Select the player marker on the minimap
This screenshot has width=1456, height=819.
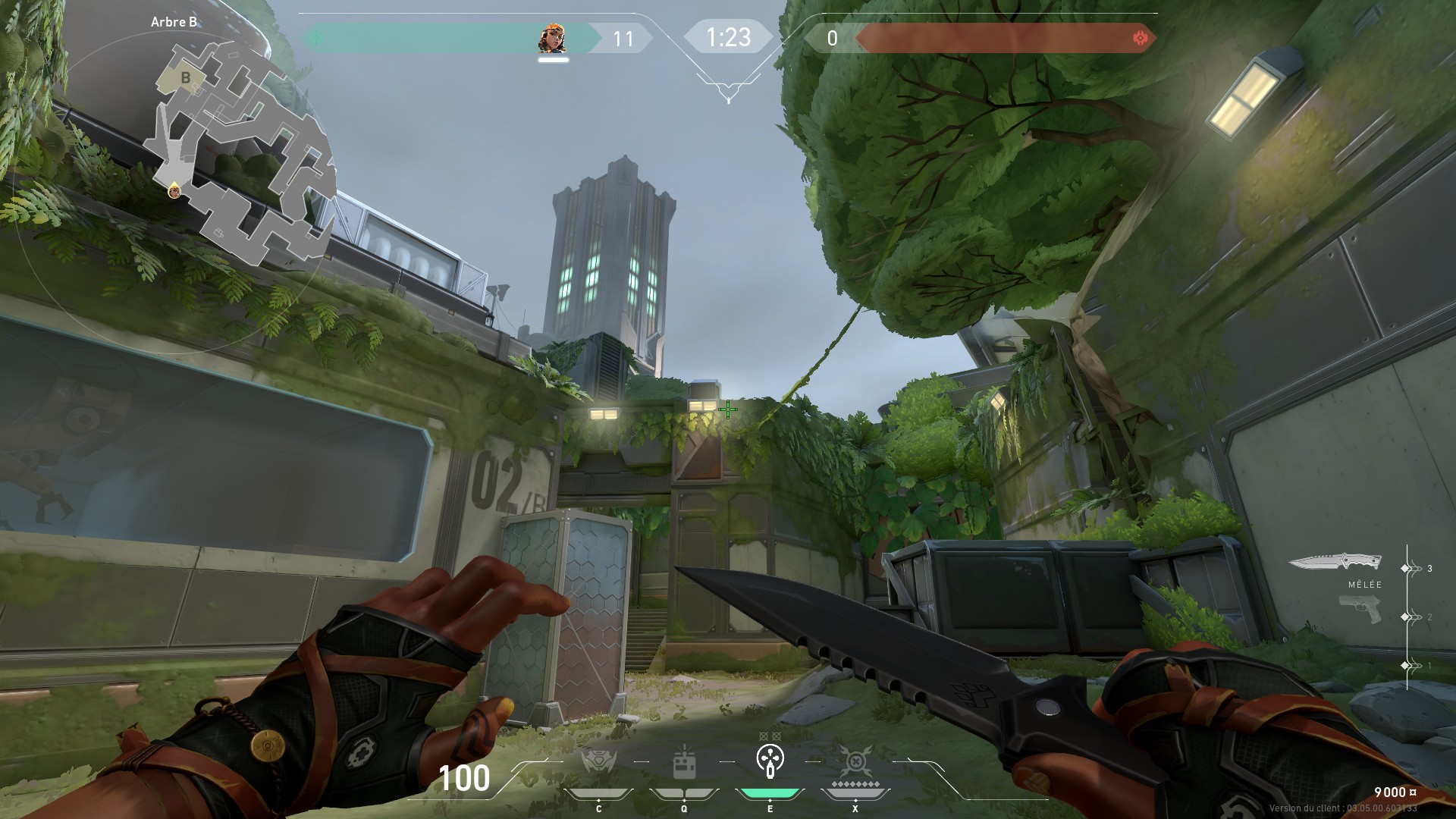[x=175, y=191]
